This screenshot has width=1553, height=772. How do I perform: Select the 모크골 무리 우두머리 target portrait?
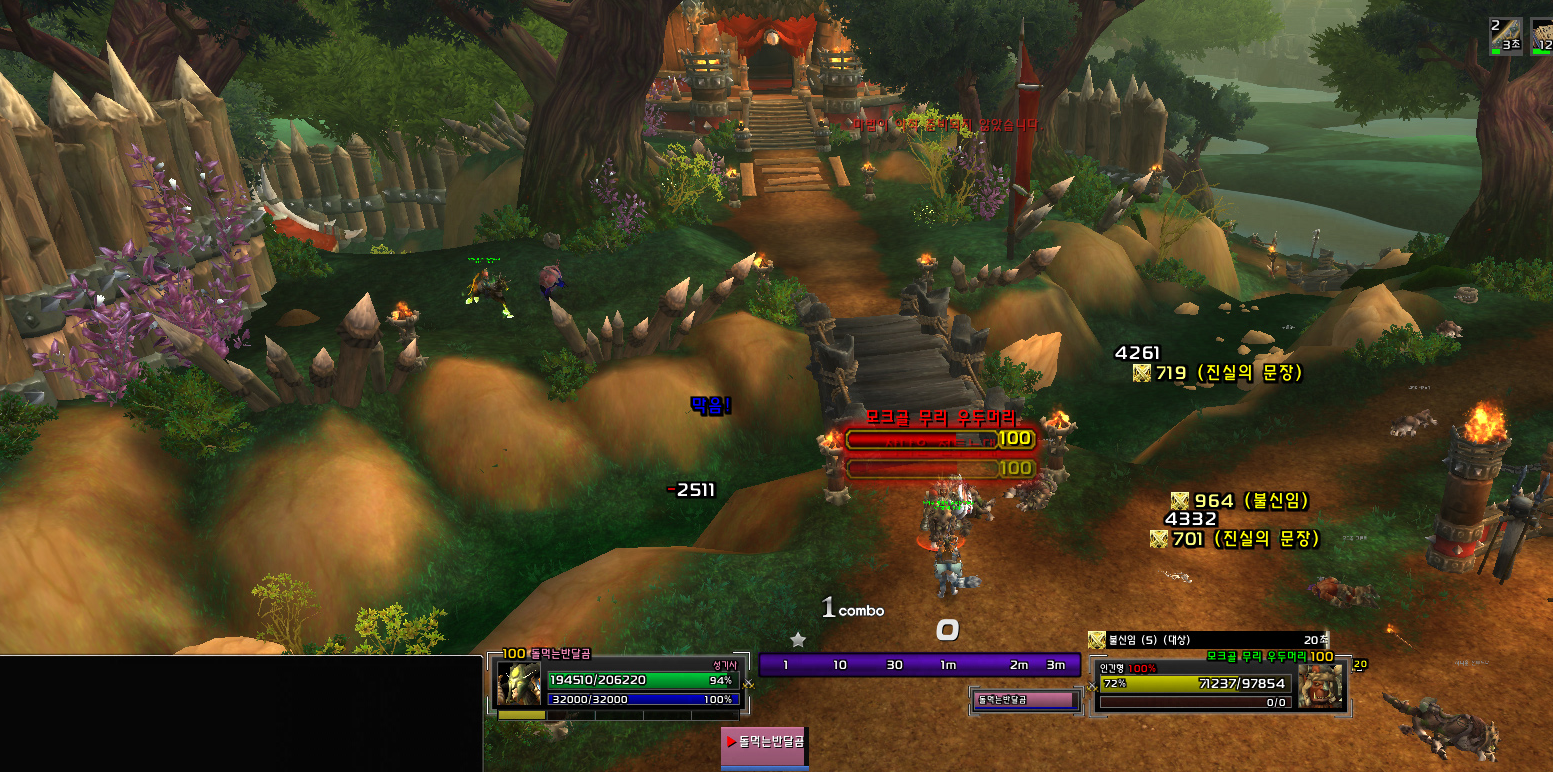[x=1320, y=688]
